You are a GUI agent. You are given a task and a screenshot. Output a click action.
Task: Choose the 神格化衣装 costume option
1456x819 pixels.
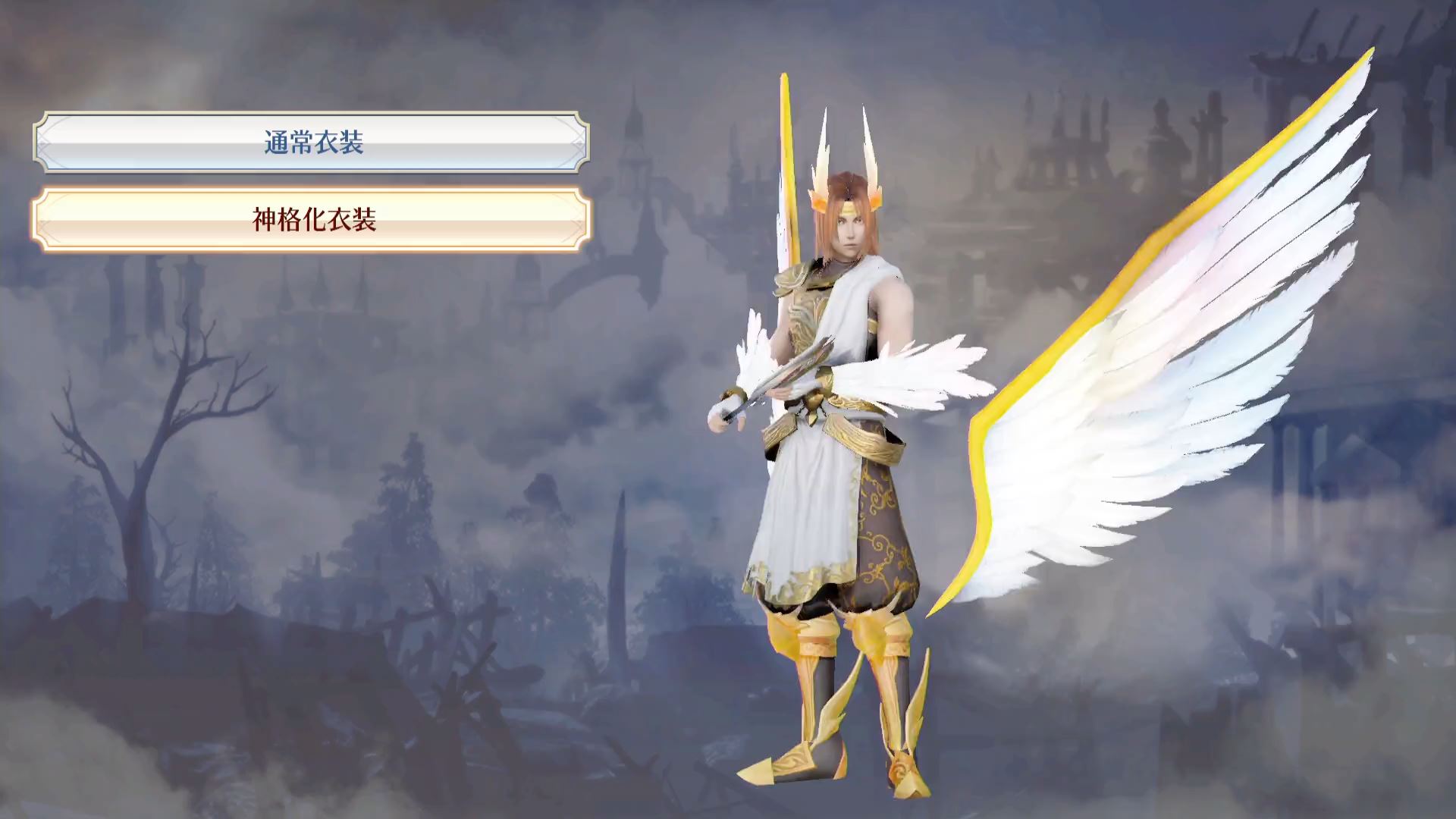[312, 220]
